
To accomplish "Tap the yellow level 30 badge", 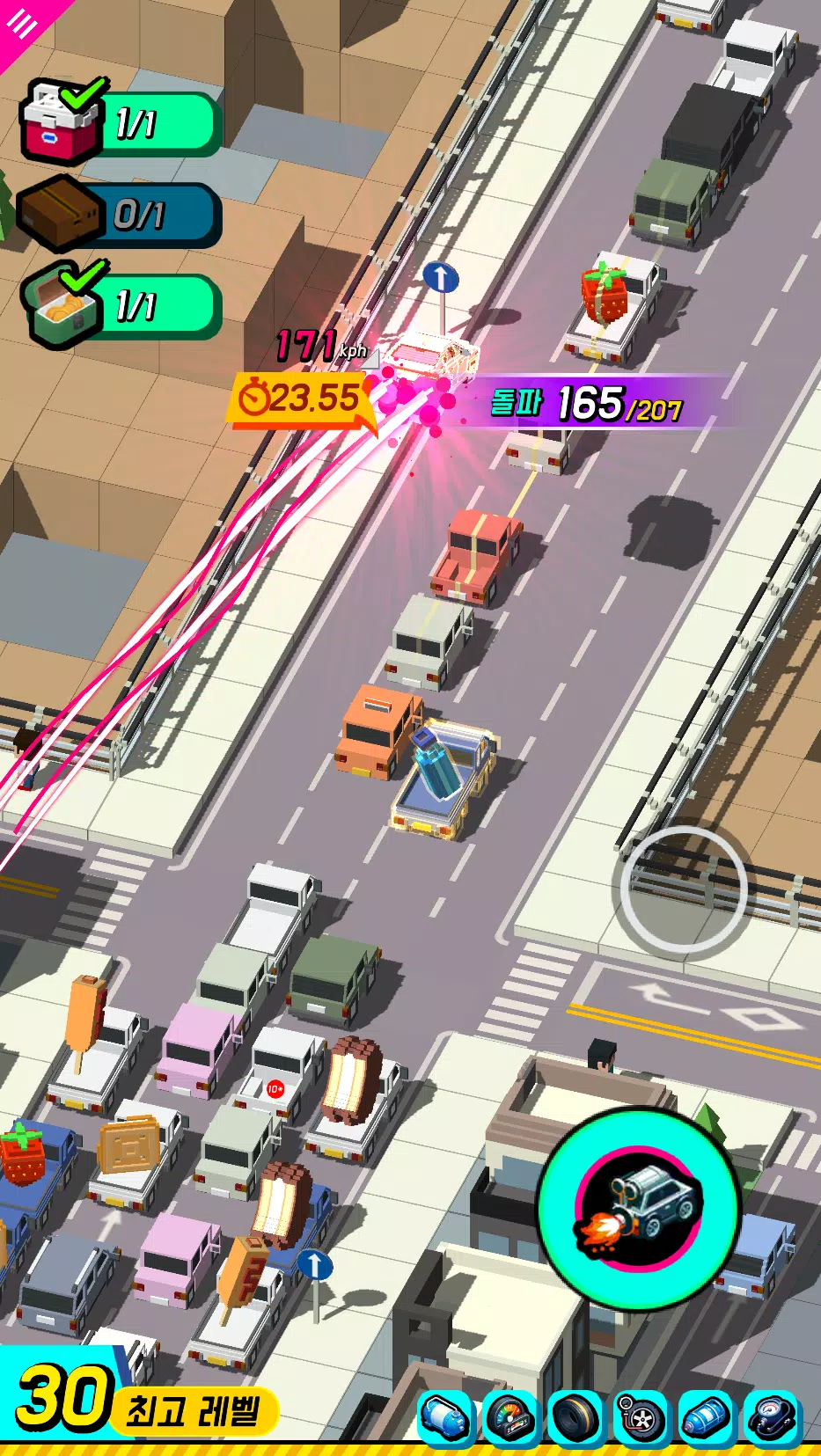I will point(62,1399).
